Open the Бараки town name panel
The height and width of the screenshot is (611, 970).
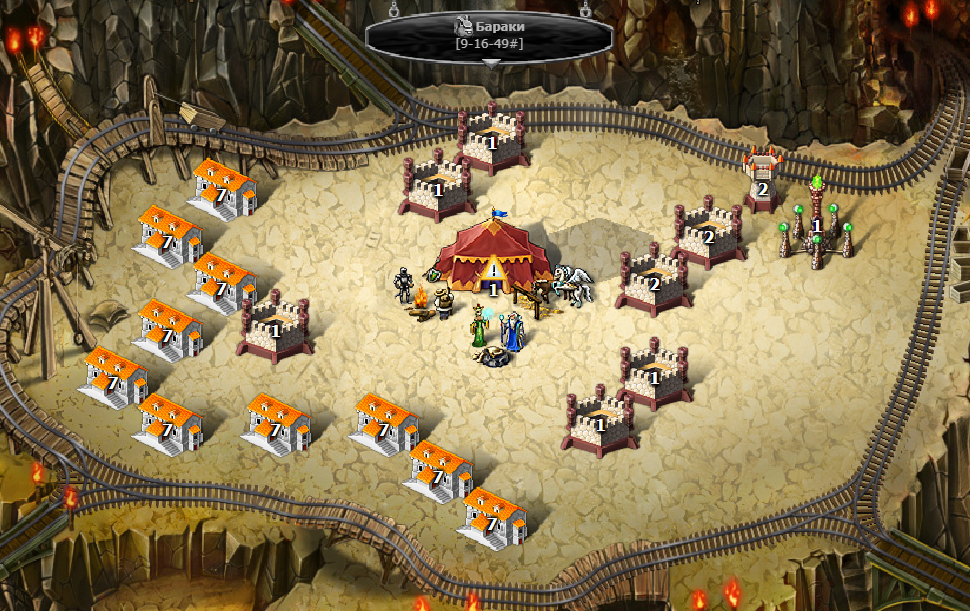pyautogui.click(x=489, y=35)
